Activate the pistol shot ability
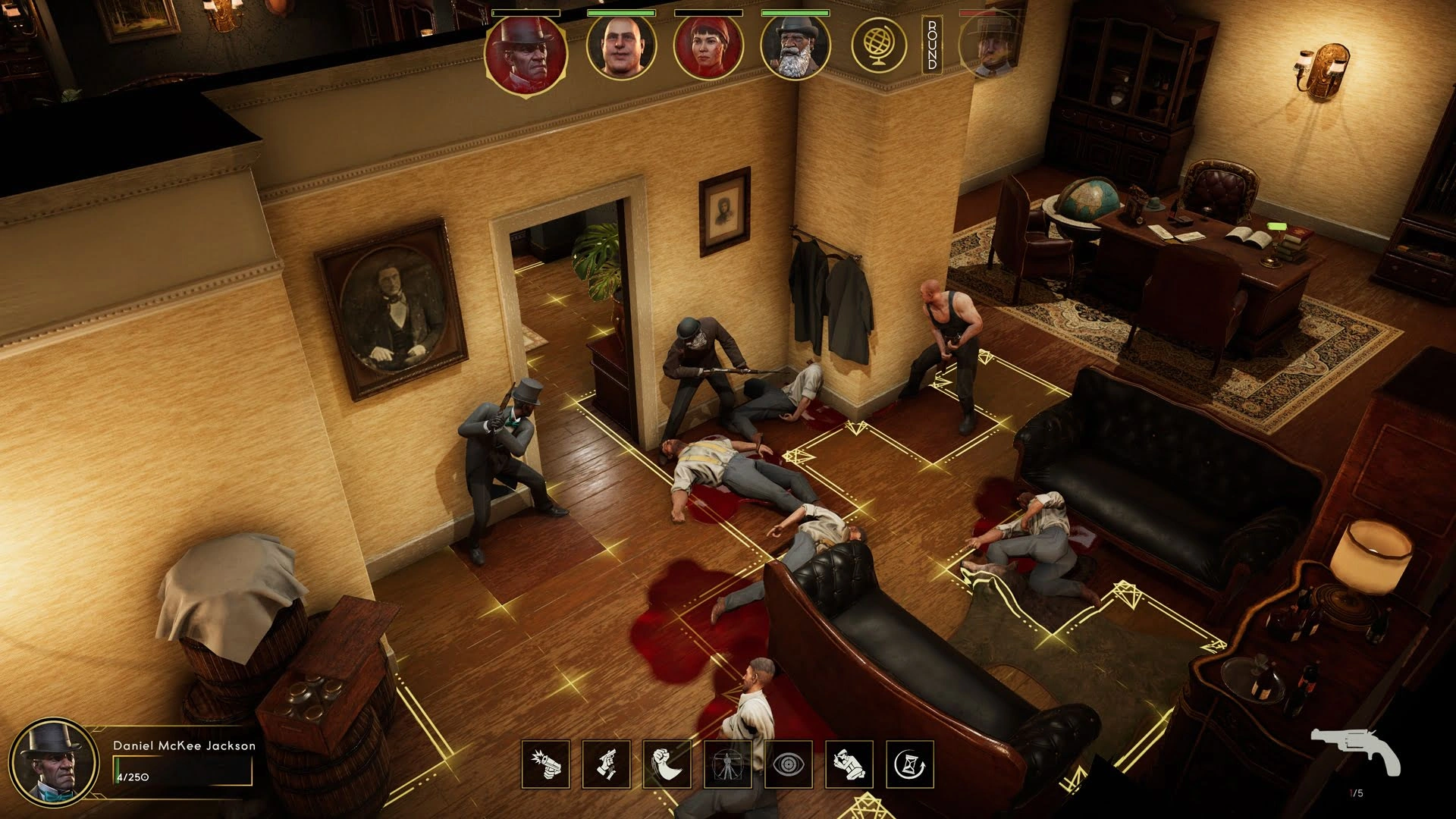 click(545, 764)
